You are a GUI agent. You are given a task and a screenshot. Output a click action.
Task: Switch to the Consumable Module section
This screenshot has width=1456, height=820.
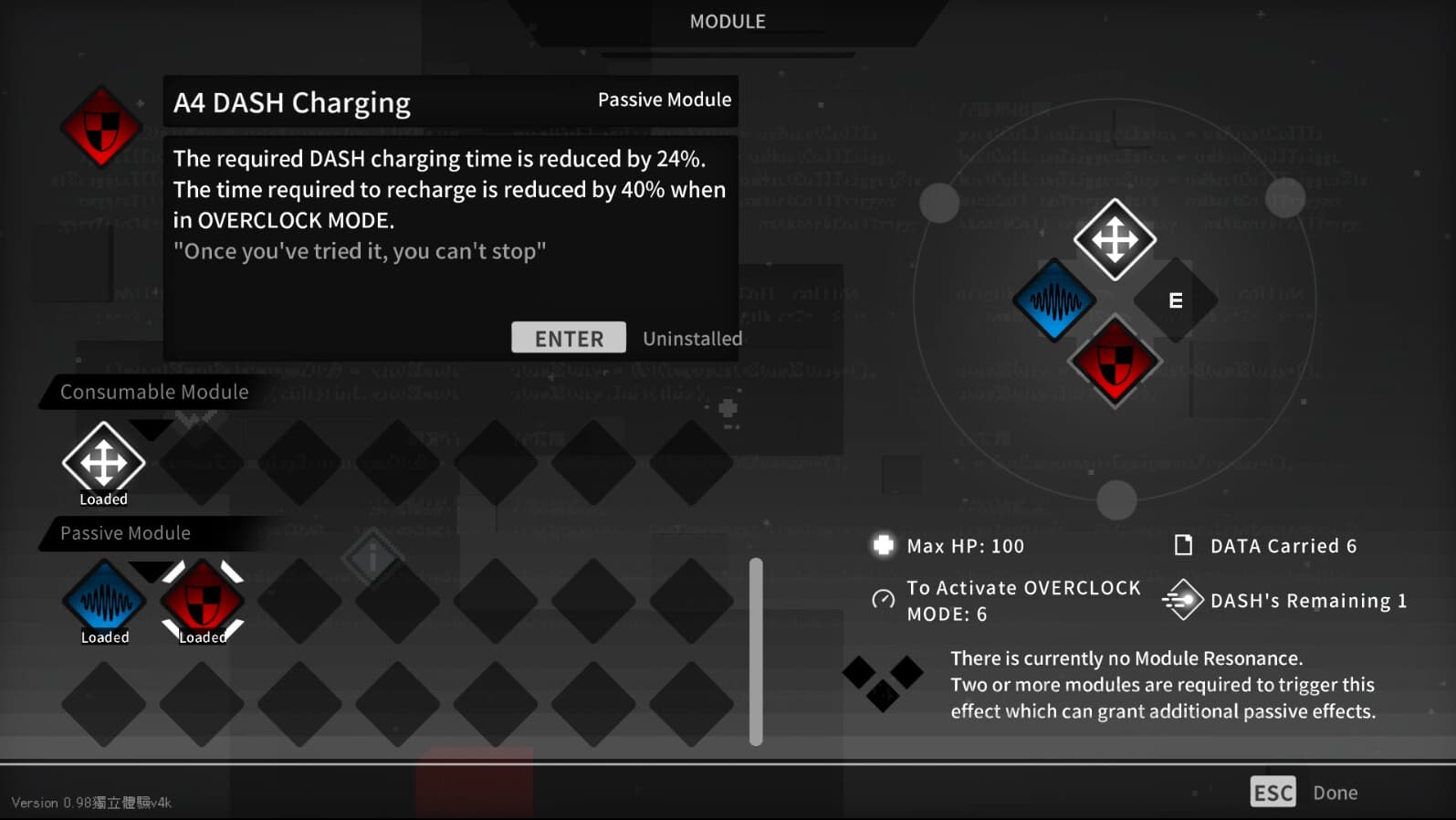[x=154, y=392]
